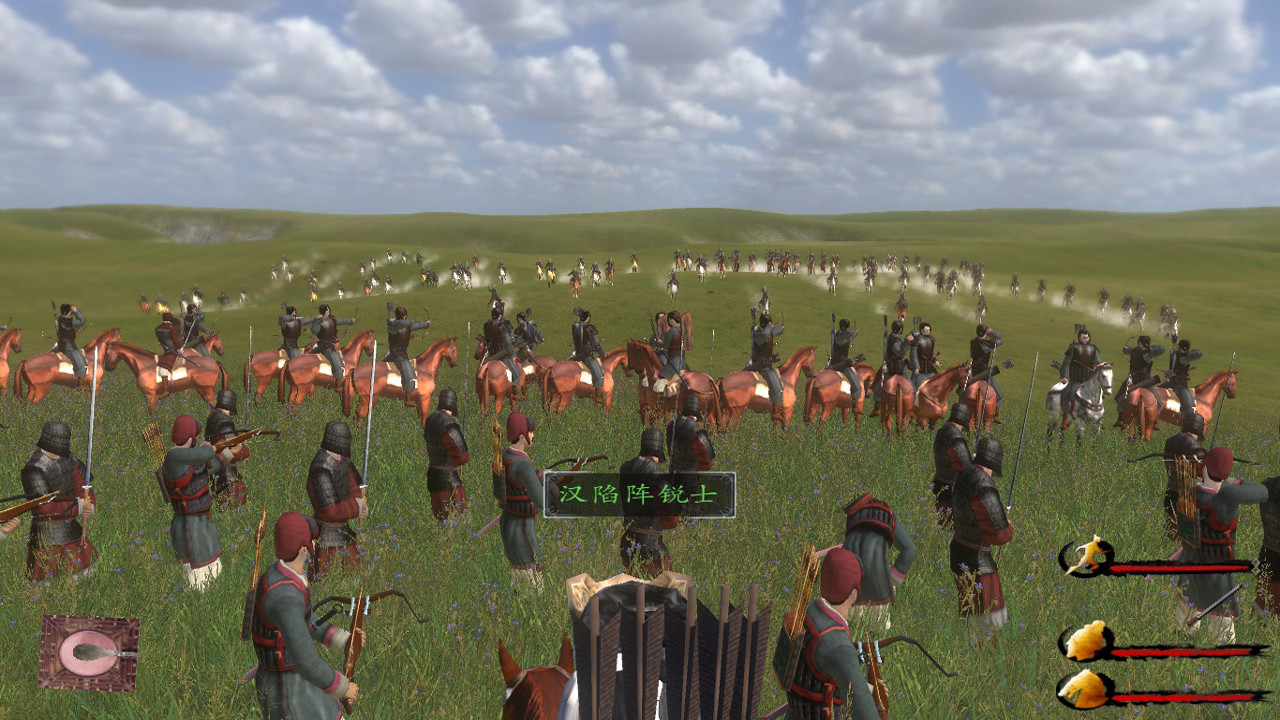Screen dimensions: 1280x720
Task: Click the shield condition red bar
Action: [1182, 651]
